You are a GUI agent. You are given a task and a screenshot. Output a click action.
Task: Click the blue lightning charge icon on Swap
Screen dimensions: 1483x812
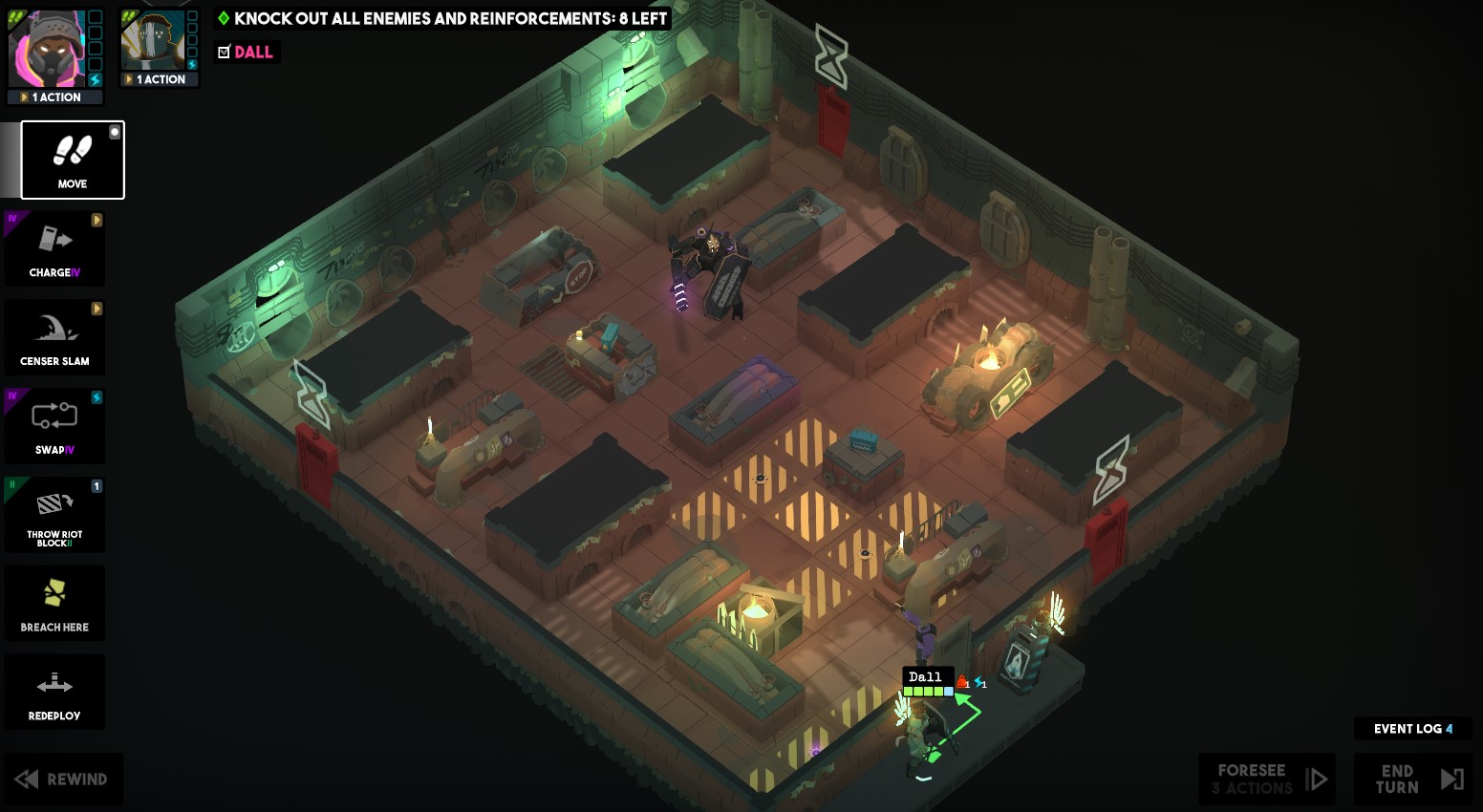(x=96, y=396)
